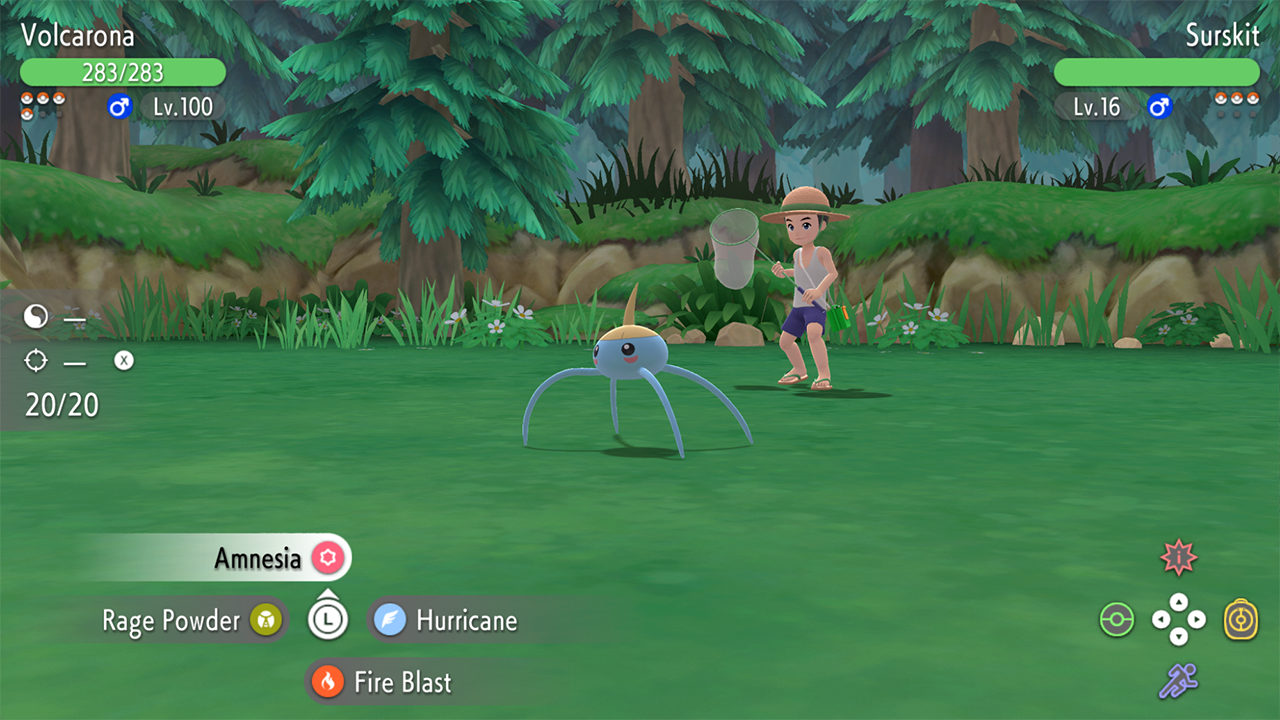
Task: Use the Hurricane move
Action: click(446, 621)
